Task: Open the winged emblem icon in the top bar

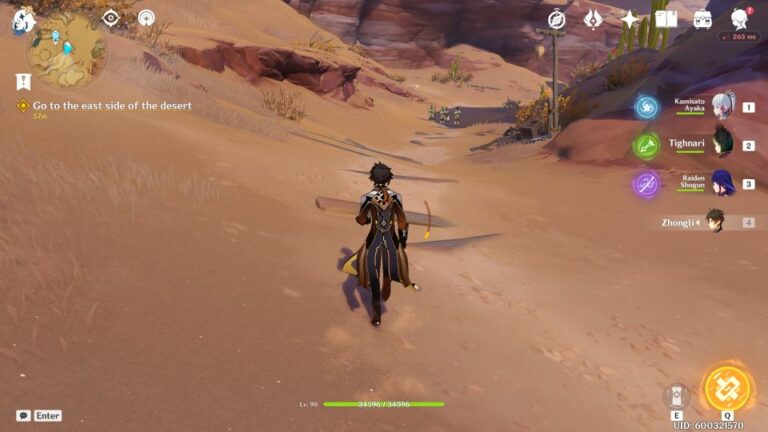Action: point(593,19)
